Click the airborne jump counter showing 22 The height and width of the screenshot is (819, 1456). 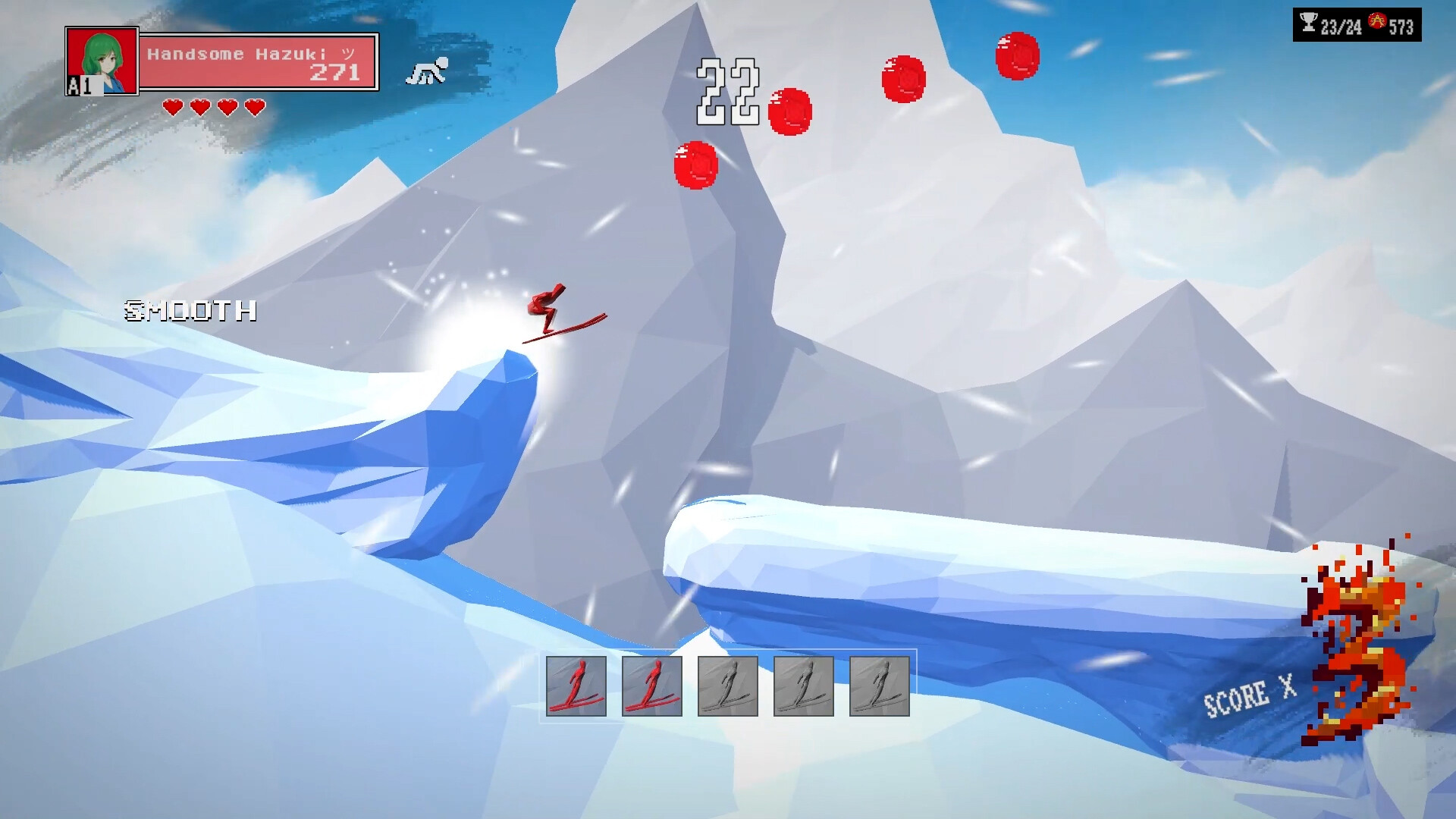[x=726, y=93]
